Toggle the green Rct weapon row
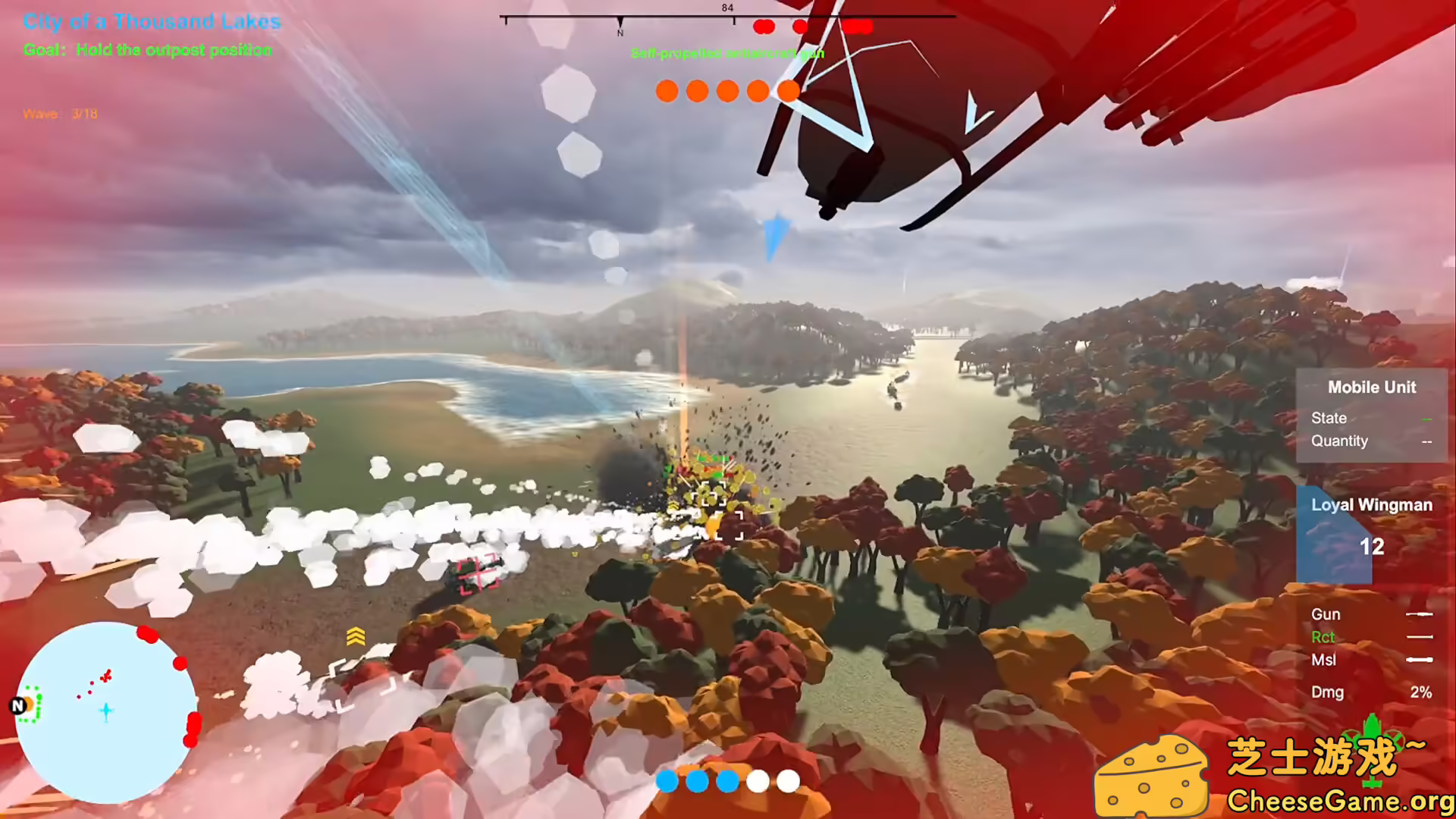Viewport: 1456px width, 819px height. click(x=1323, y=637)
